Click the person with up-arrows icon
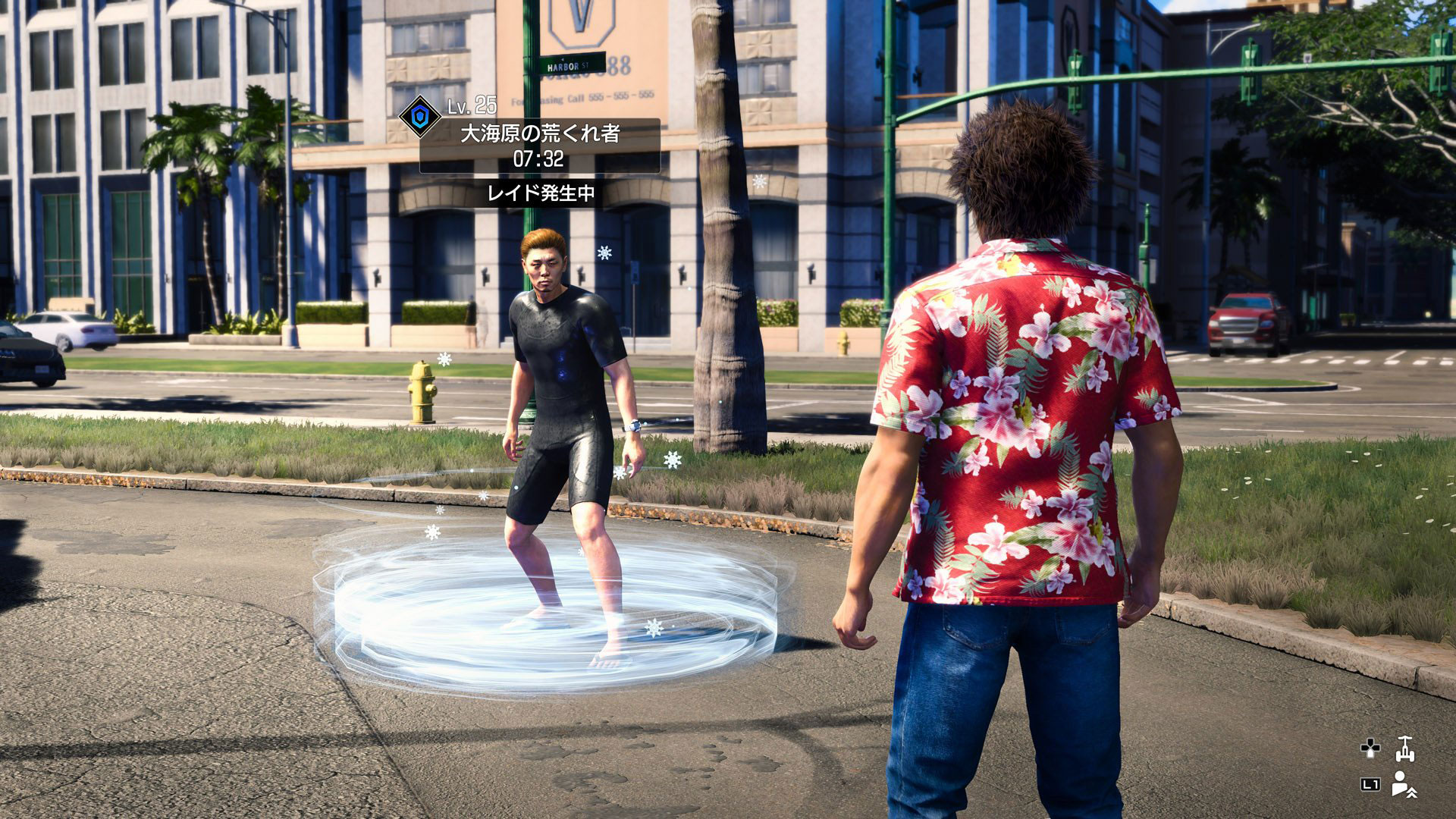Viewport: 1456px width, 819px height. tap(1404, 784)
